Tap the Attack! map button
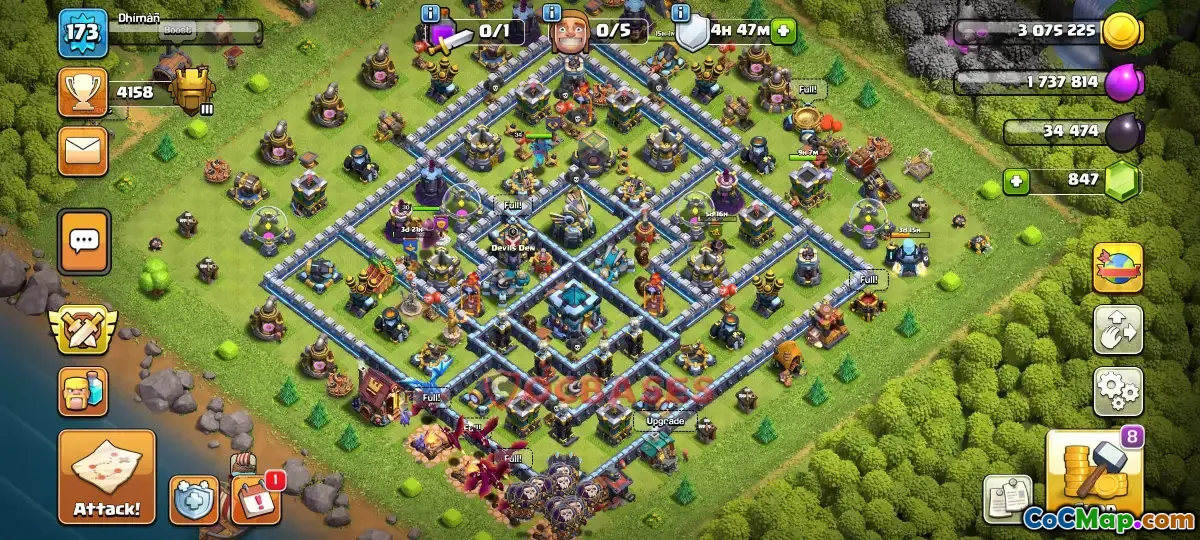 pos(107,477)
